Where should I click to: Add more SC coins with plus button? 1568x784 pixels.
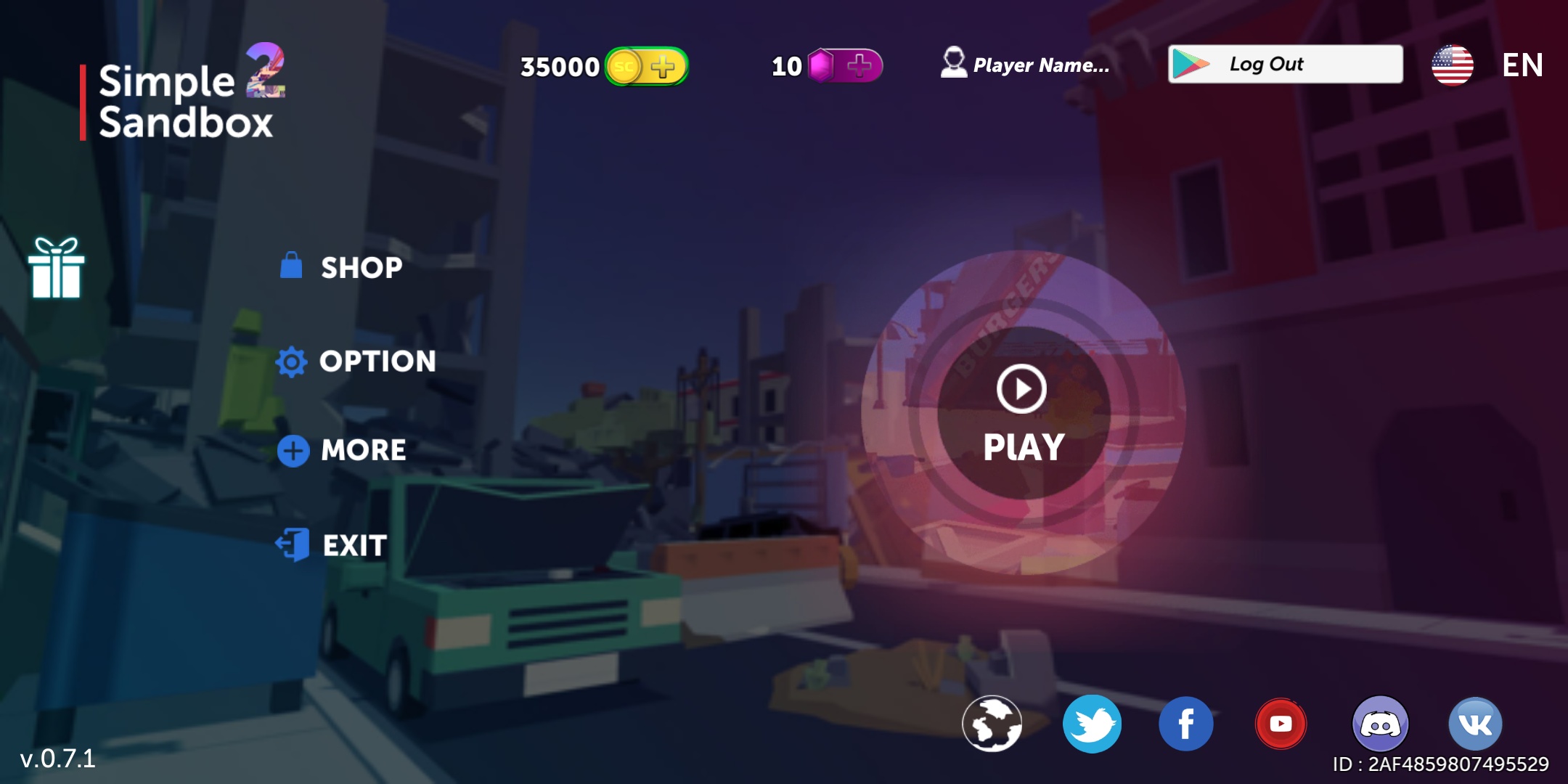664,67
